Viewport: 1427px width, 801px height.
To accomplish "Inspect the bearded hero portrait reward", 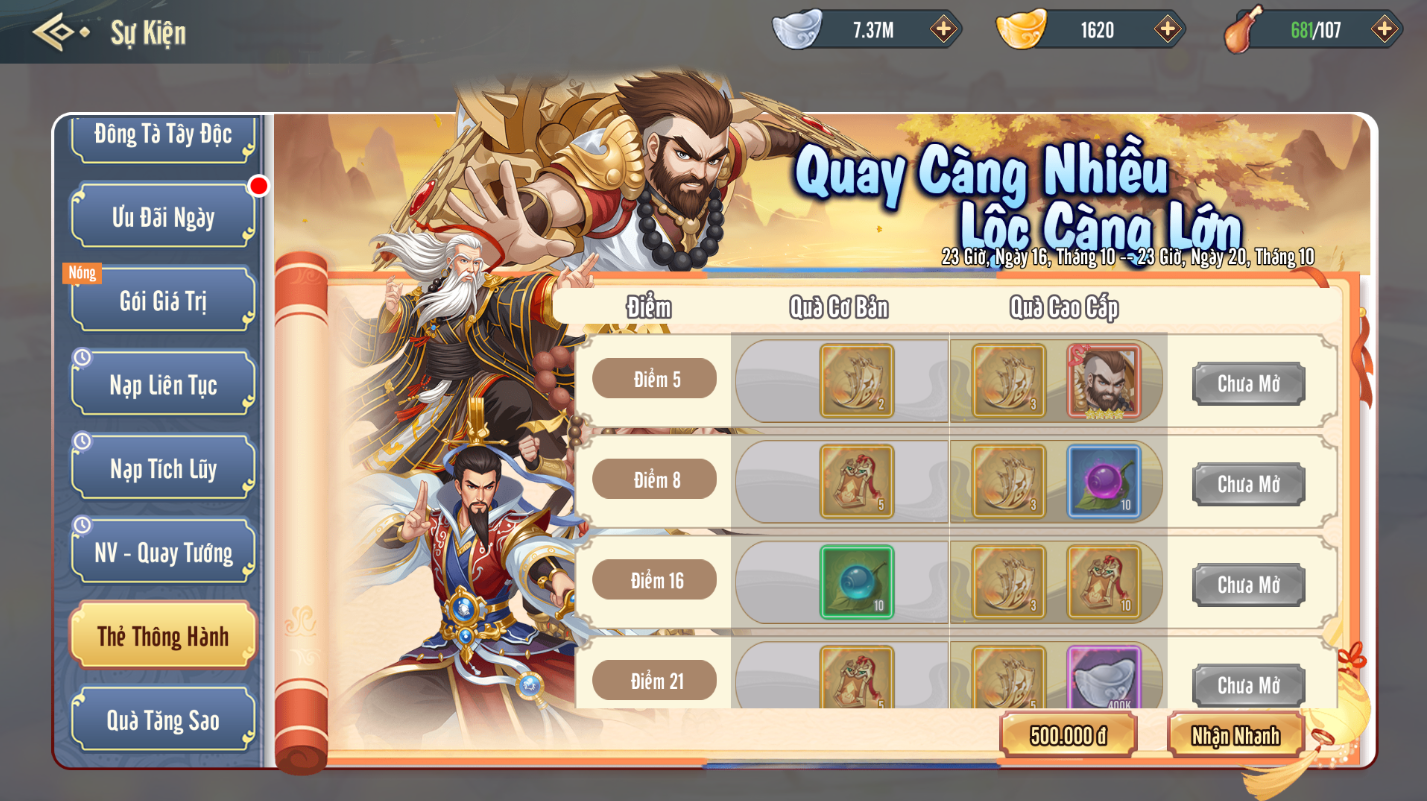I will pyautogui.click(x=1103, y=381).
